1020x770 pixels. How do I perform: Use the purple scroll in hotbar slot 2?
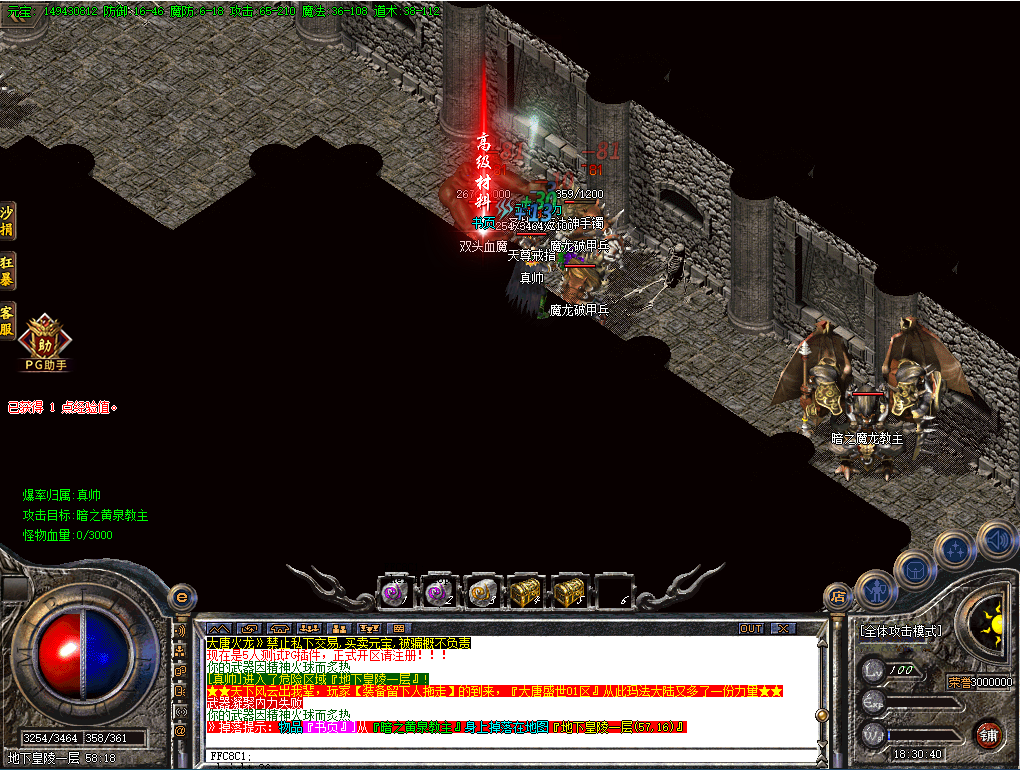[x=437, y=592]
